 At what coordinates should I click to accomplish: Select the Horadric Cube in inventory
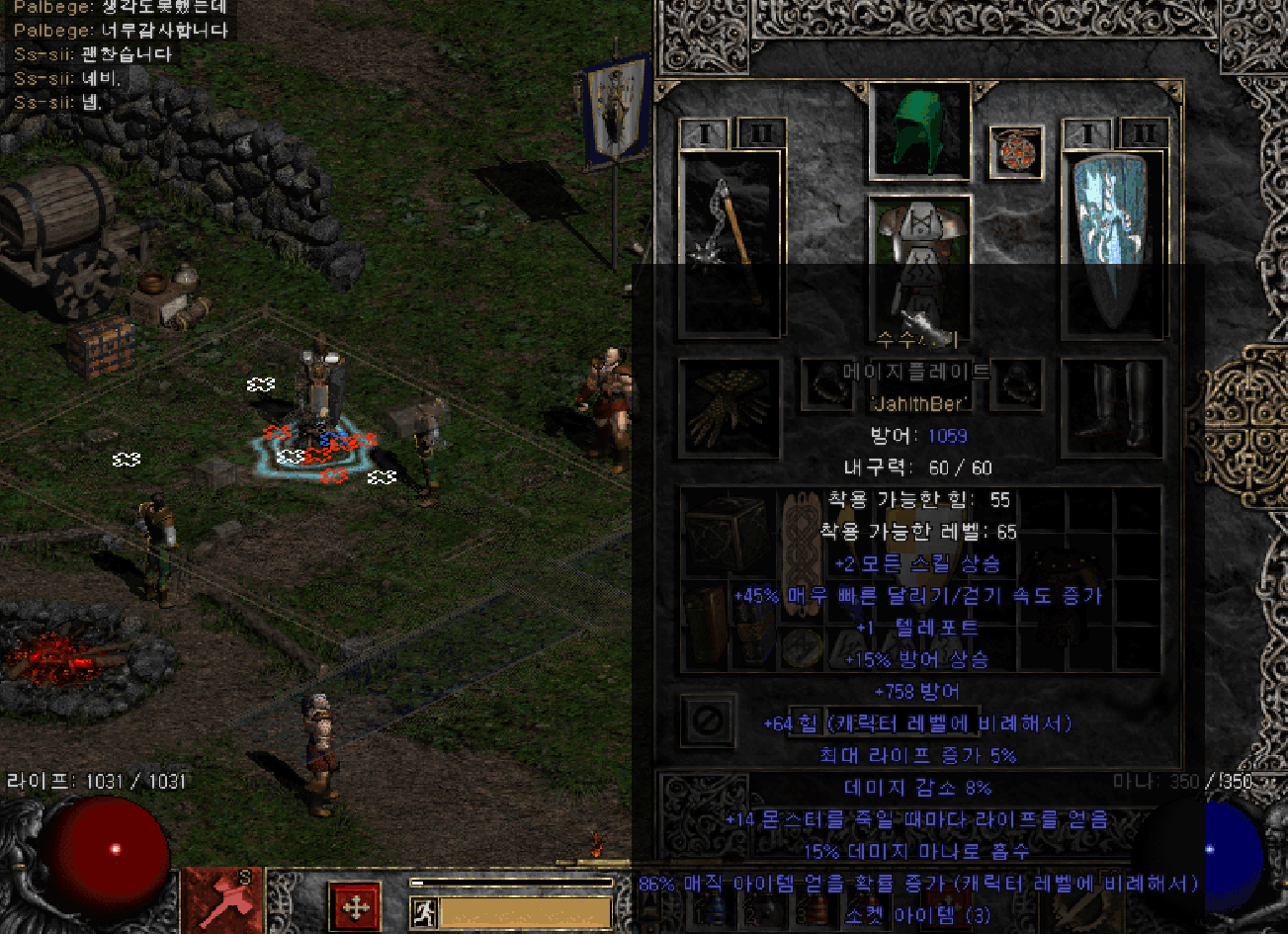727,533
